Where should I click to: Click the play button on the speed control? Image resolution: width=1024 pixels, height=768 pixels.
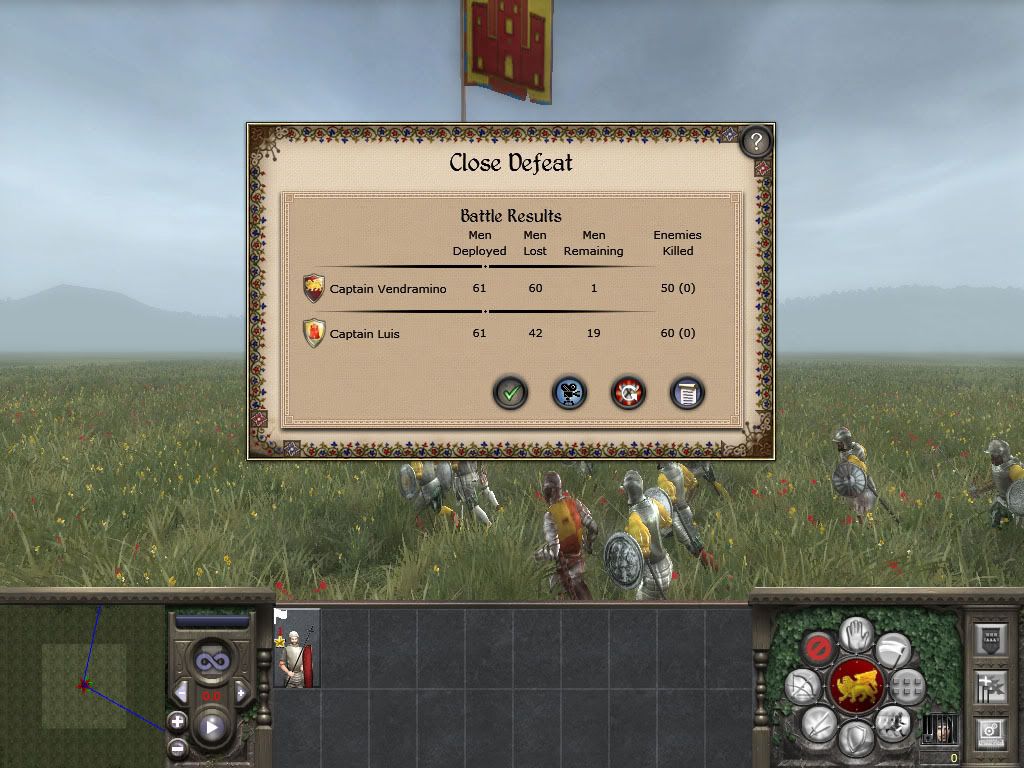[212, 727]
